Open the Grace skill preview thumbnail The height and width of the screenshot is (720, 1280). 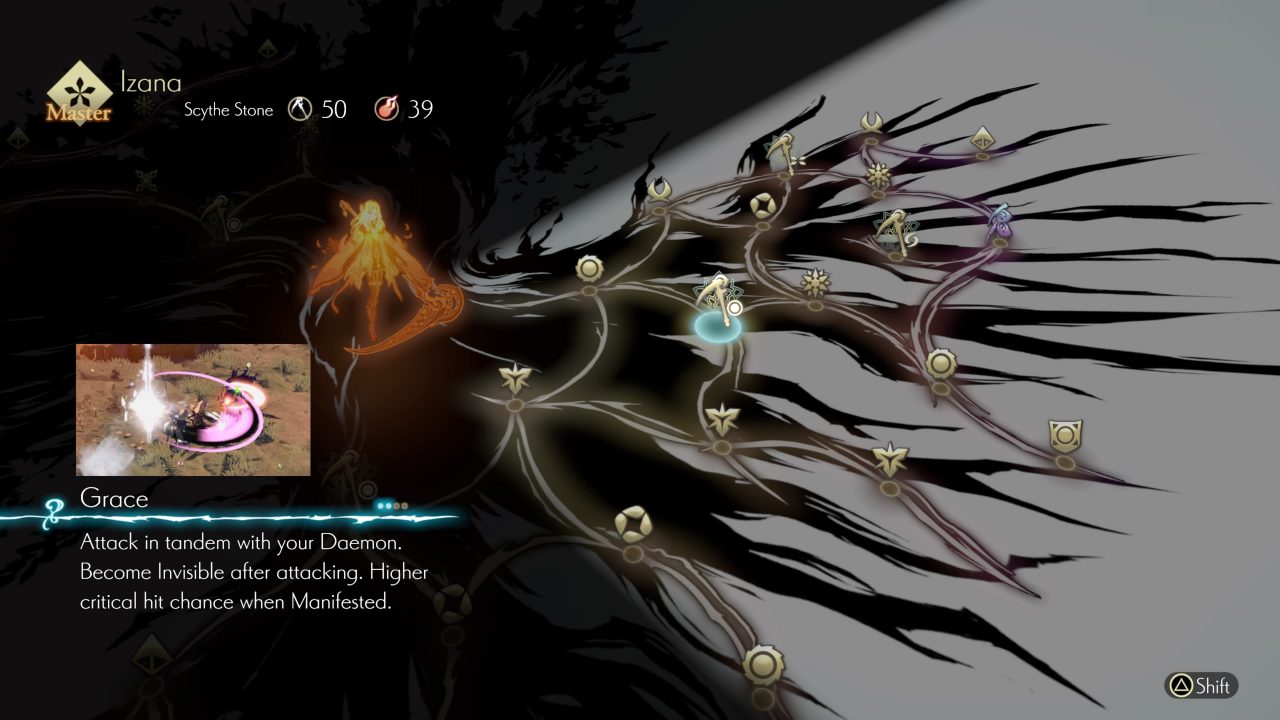193,410
